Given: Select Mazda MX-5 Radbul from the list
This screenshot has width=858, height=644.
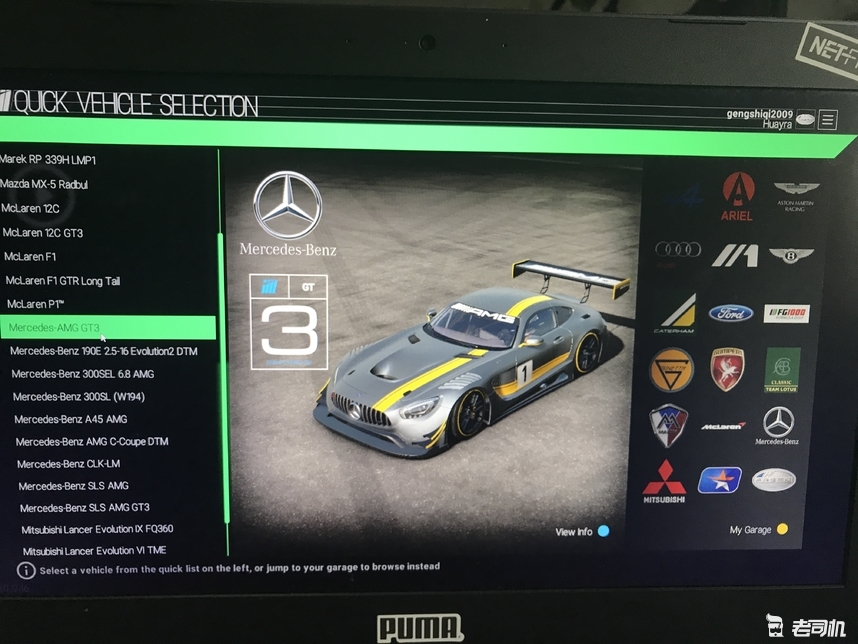Looking at the screenshot, I should pos(45,184).
